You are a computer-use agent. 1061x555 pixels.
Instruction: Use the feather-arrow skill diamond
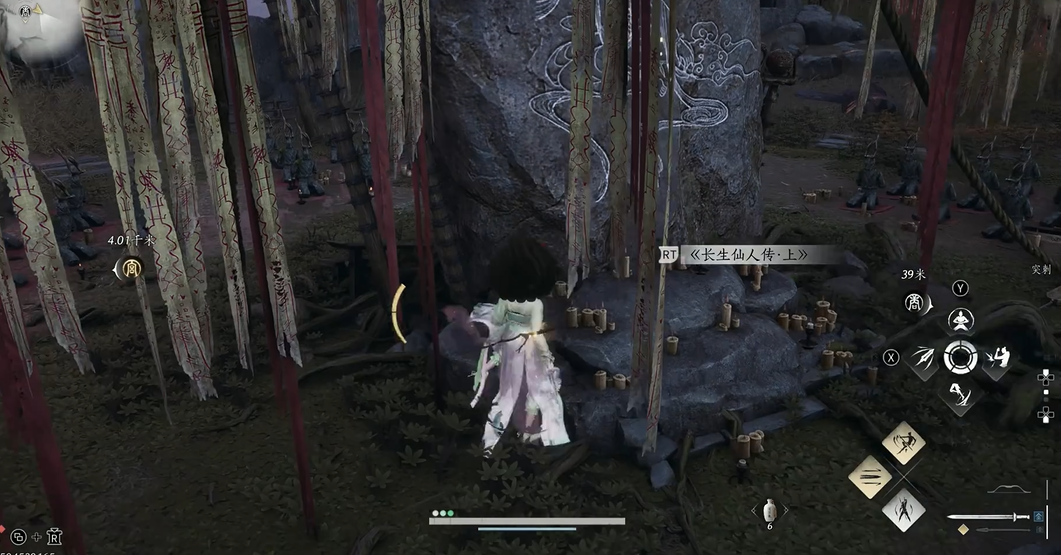(923, 357)
